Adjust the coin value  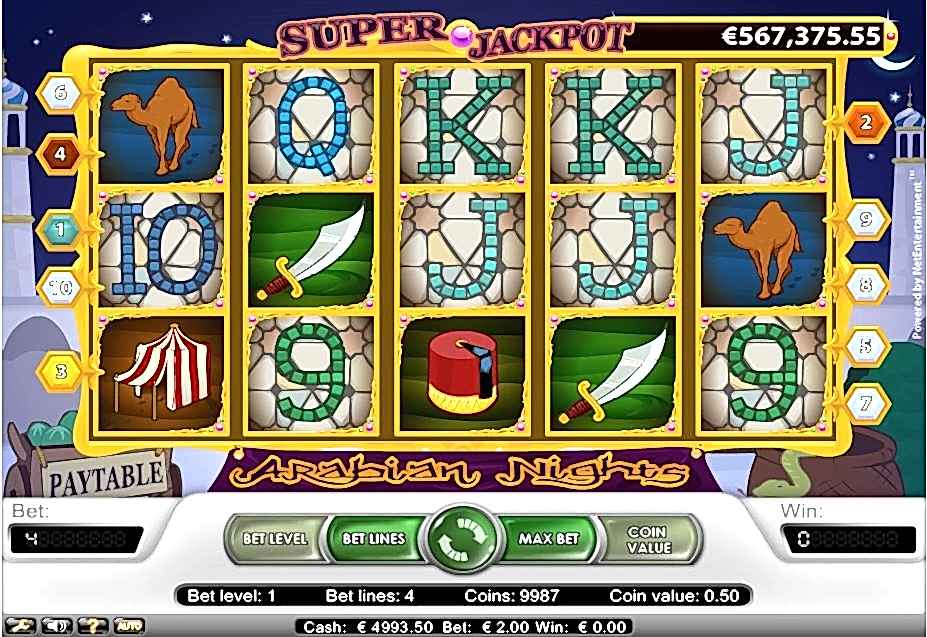click(x=646, y=538)
